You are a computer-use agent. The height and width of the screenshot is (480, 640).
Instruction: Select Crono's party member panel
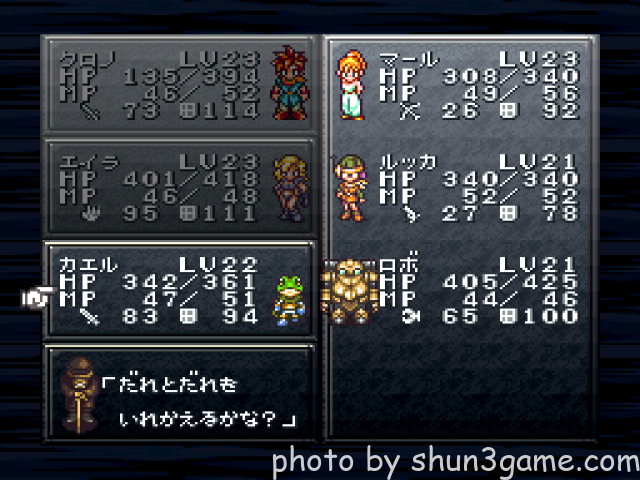point(179,84)
